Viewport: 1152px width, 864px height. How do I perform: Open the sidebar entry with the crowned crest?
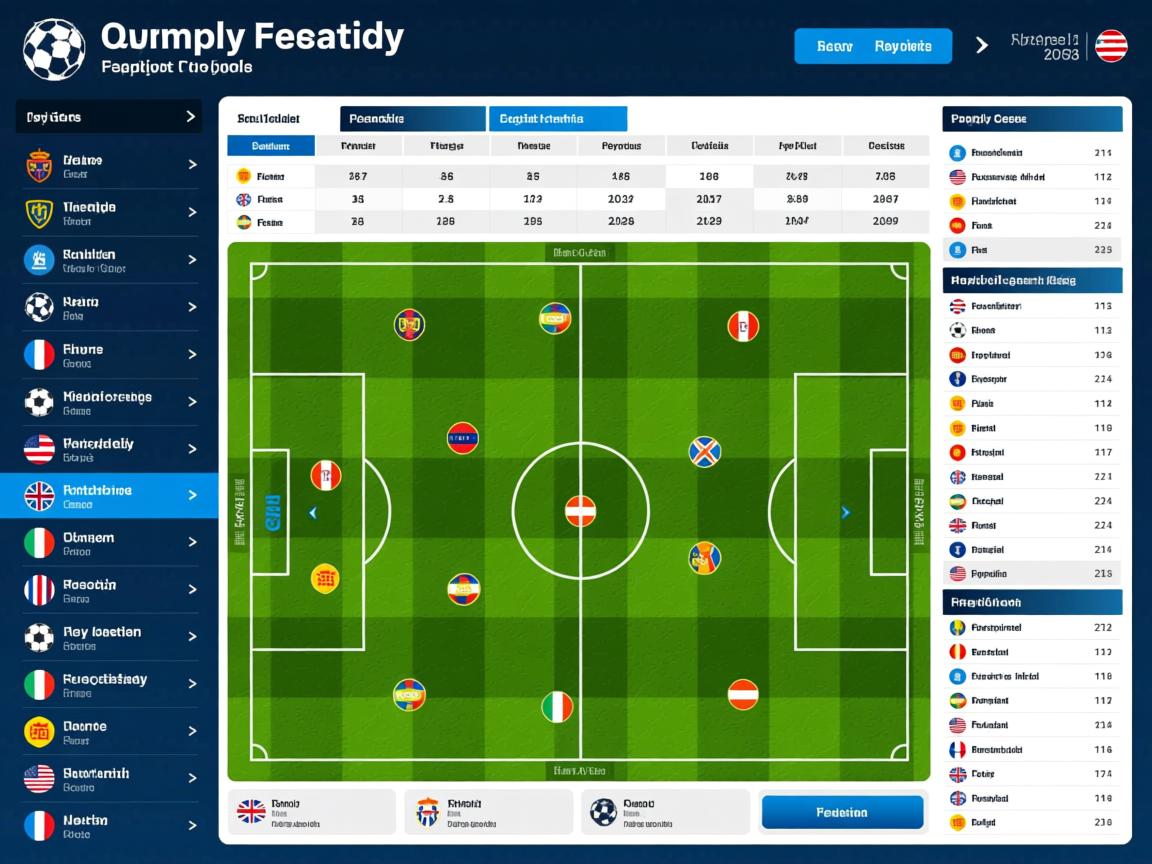[109, 165]
